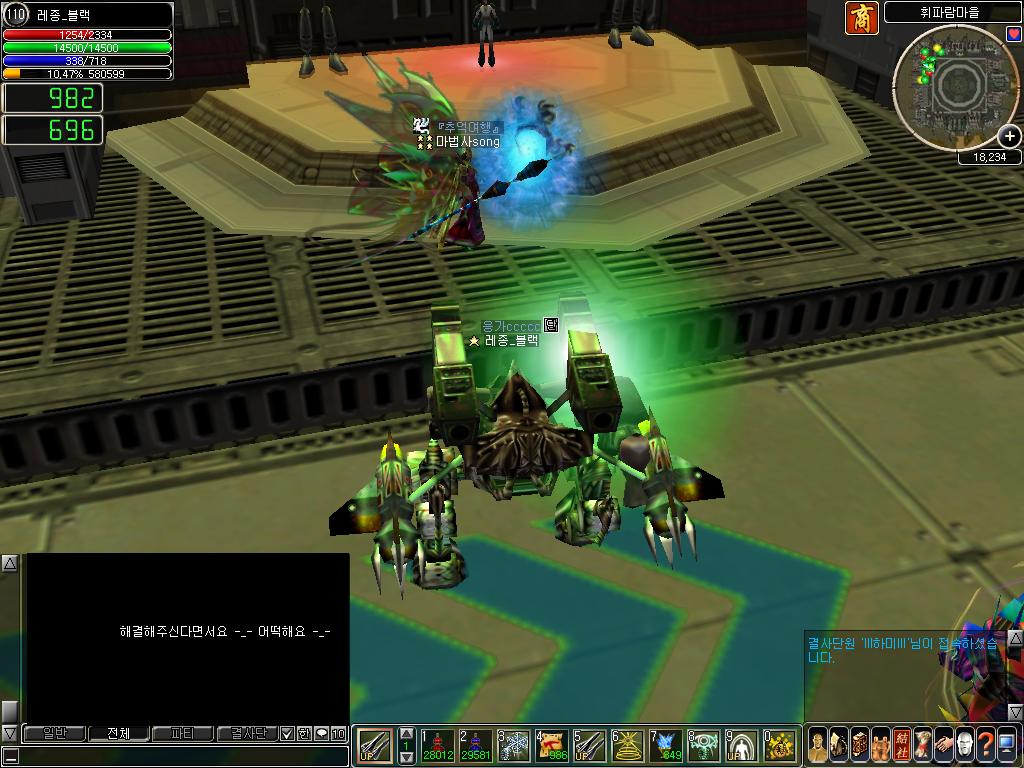The image size is (1024, 768).
Task: Toggle the 한 Korean input mode button
Action: point(304,733)
